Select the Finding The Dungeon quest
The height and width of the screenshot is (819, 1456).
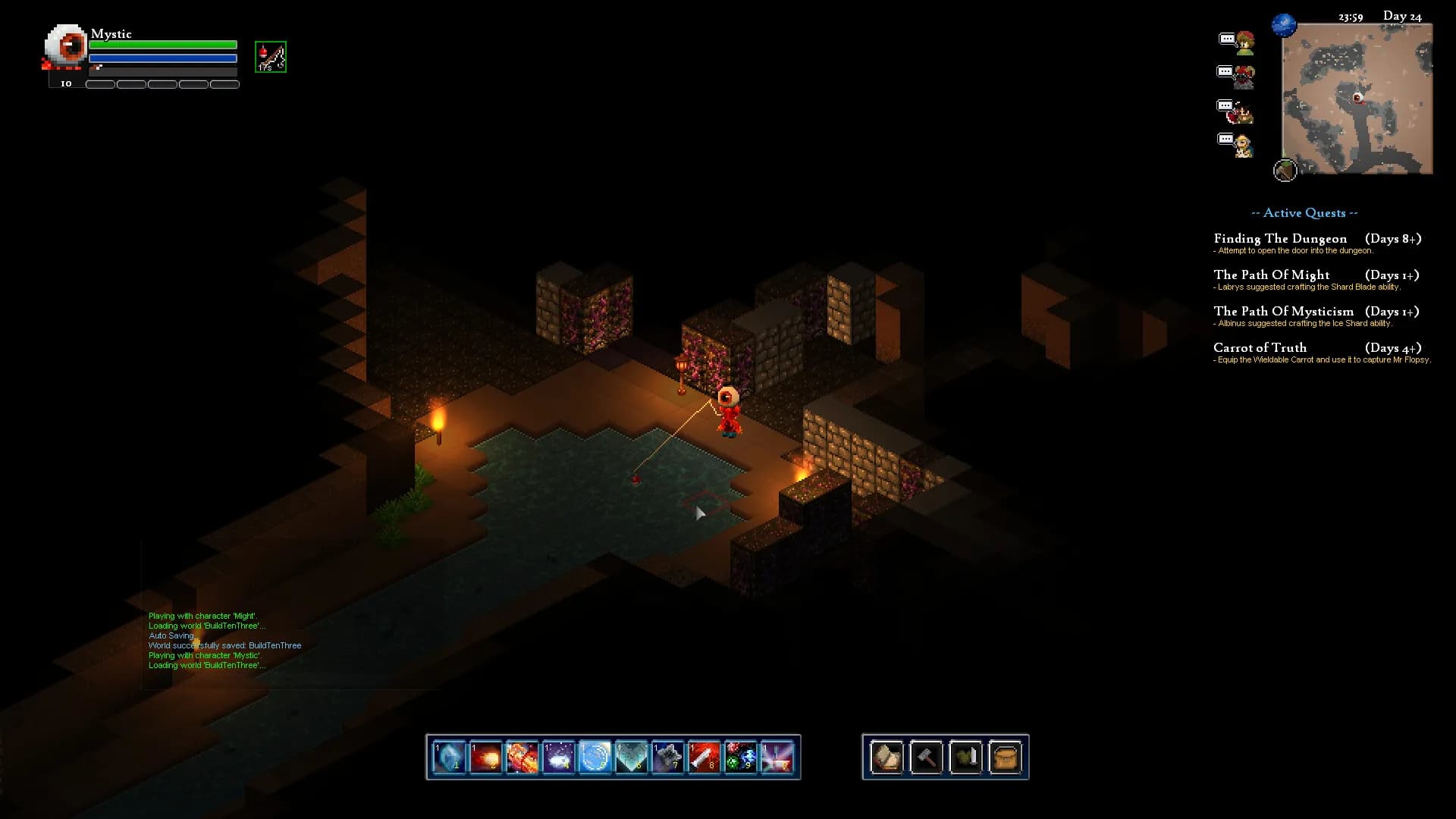[x=1280, y=239]
